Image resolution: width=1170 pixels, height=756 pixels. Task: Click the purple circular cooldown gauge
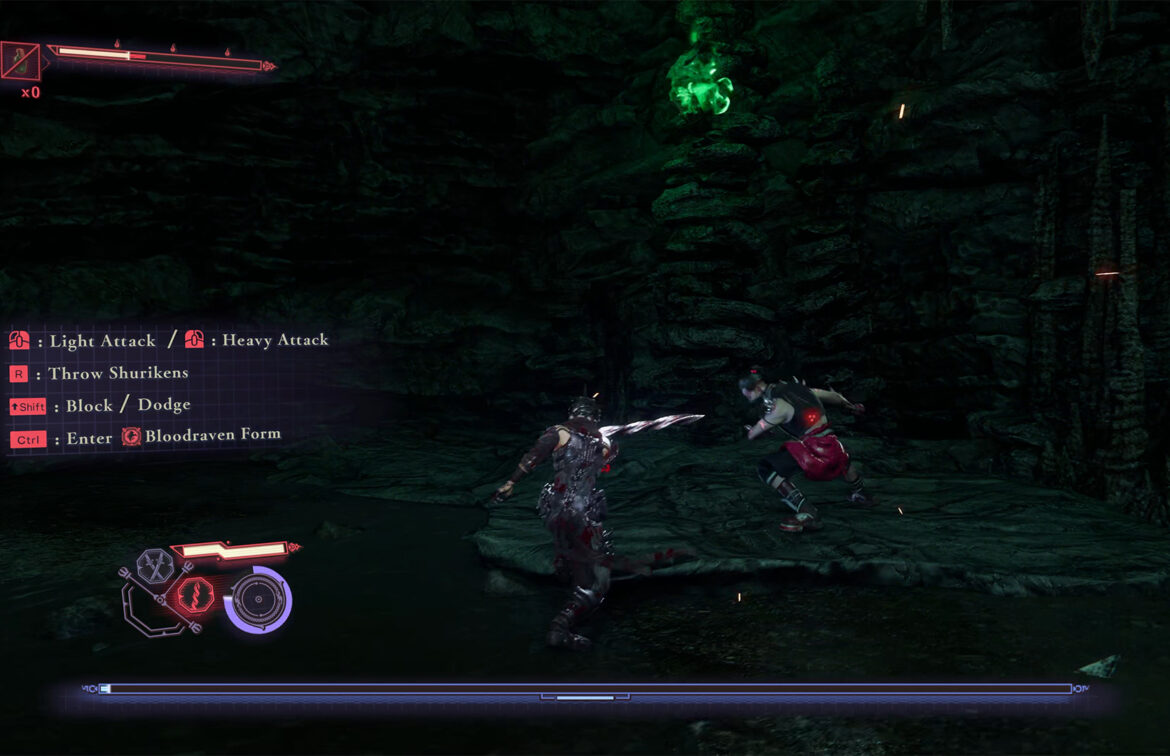(258, 601)
